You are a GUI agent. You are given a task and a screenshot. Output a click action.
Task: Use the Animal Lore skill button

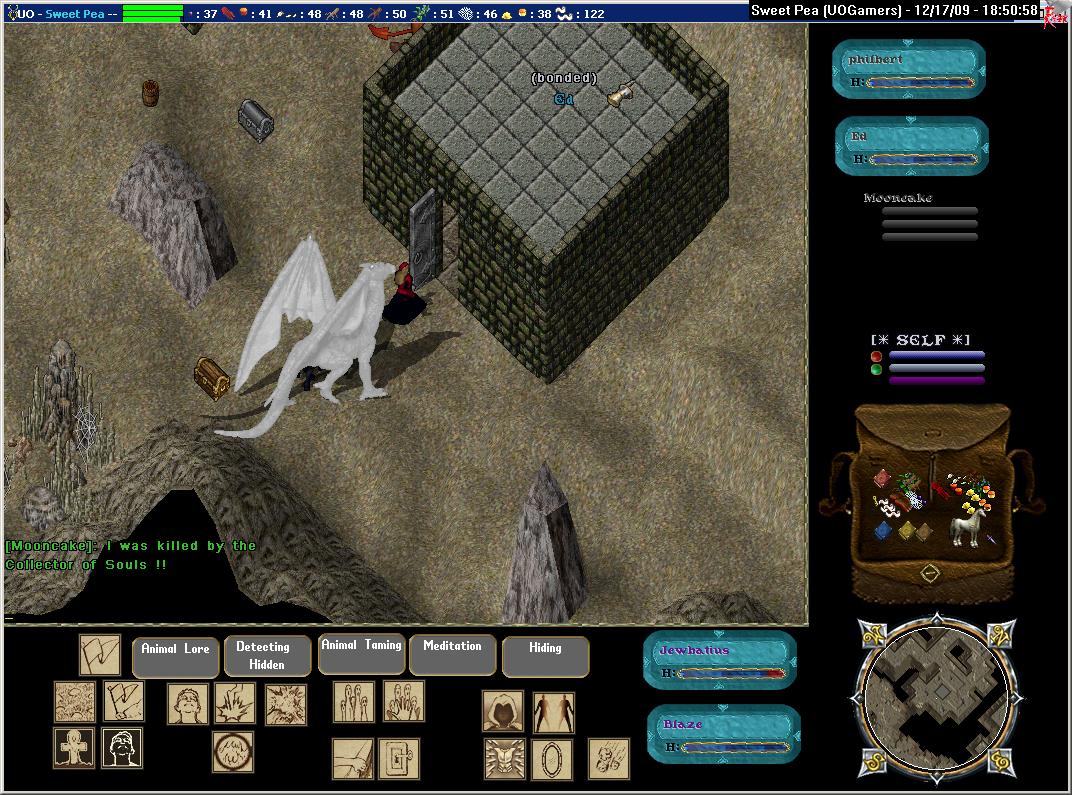175,656
